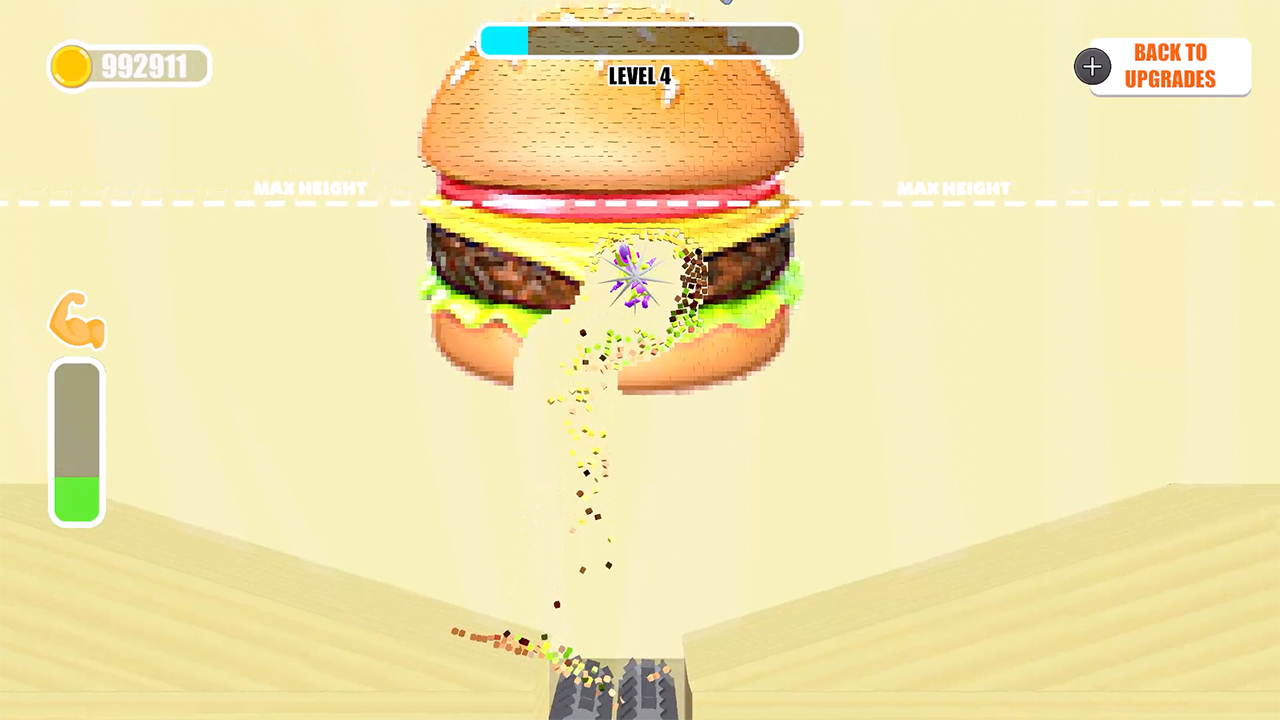Viewport: 1280px width, 720px height.
Task: Click the small dot above the progress bar
Action: [726, 3]
